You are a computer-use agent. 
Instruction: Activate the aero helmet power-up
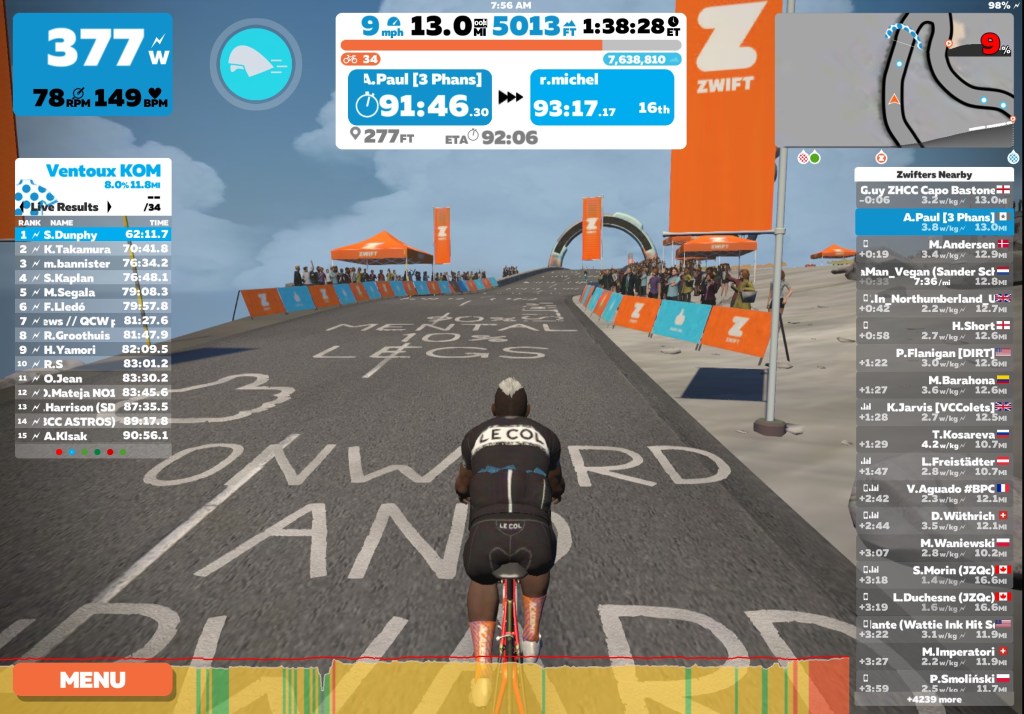[x=254, y=65]
